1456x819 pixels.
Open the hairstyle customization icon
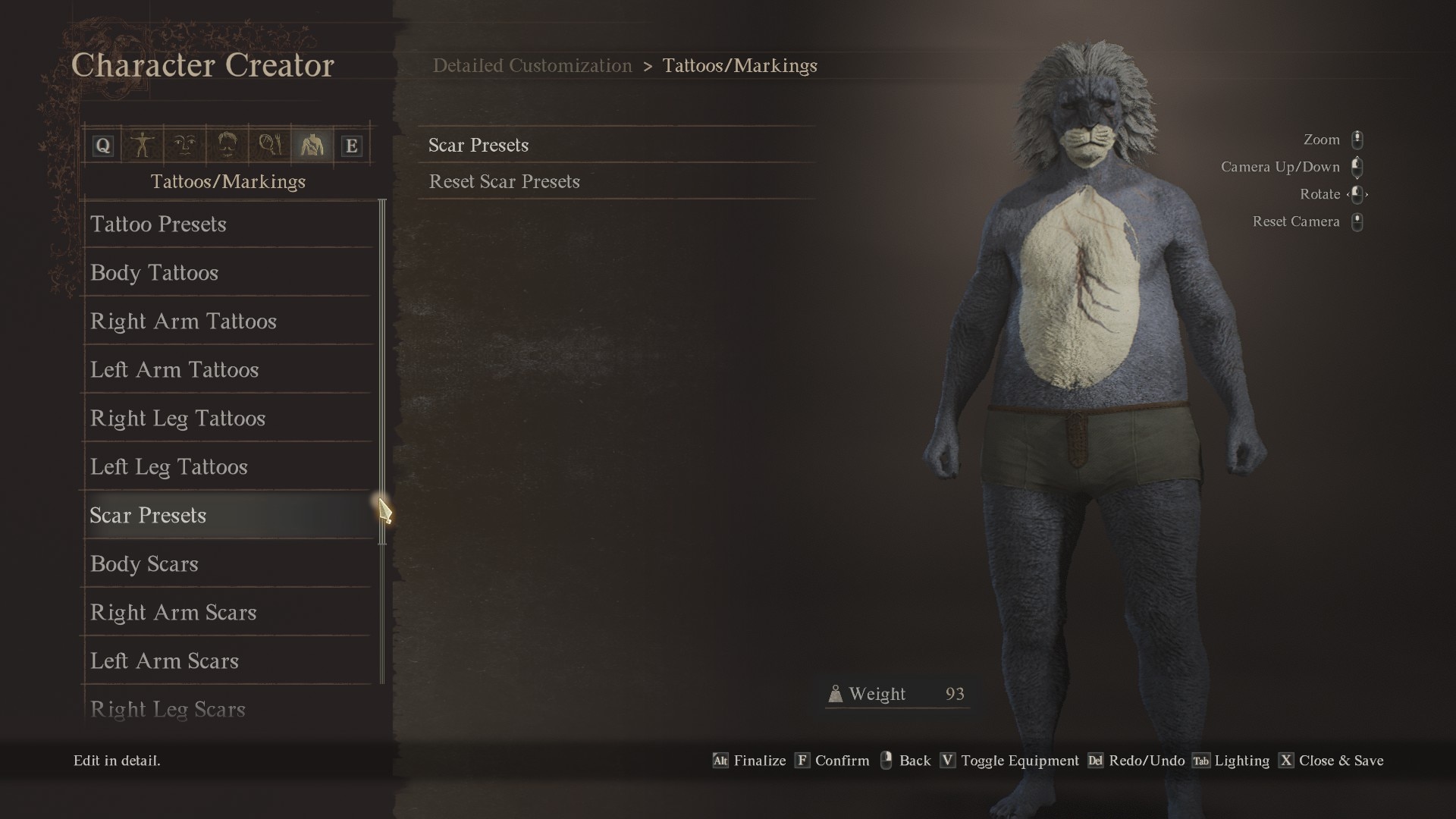point(229,144)
